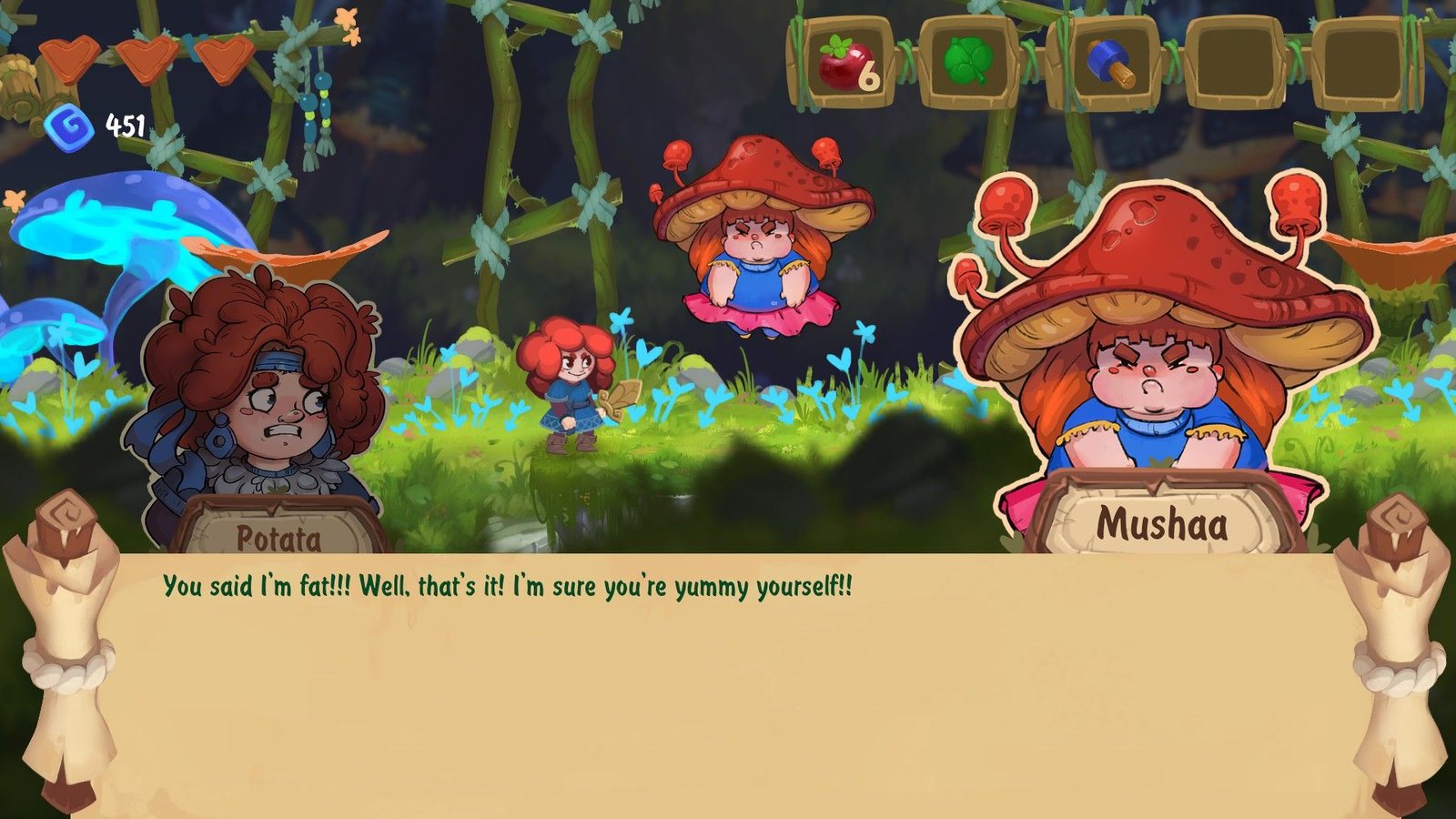Advance the Mushaa dialogue text box
Viewport: 1456px width, 819px height.
[x=728, y=682]
